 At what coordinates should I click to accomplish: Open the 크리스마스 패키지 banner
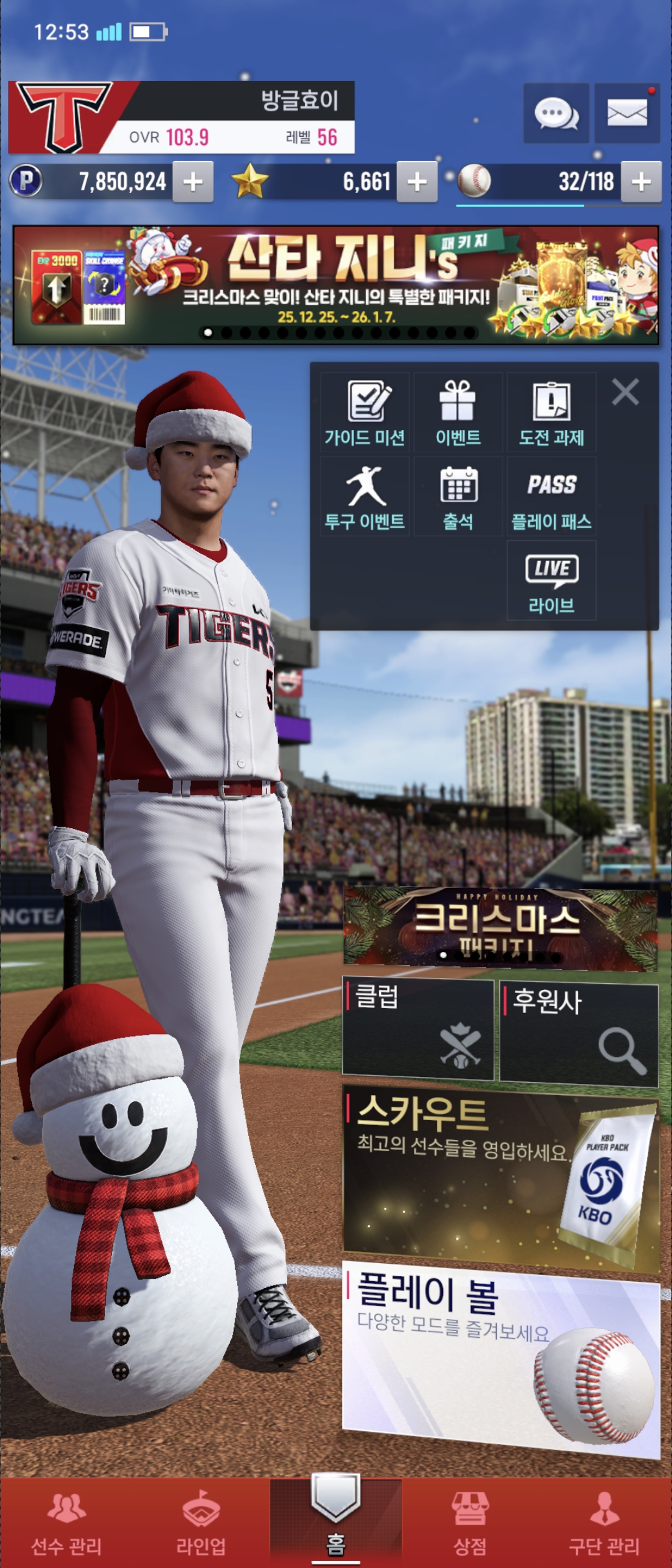(500, 928)
